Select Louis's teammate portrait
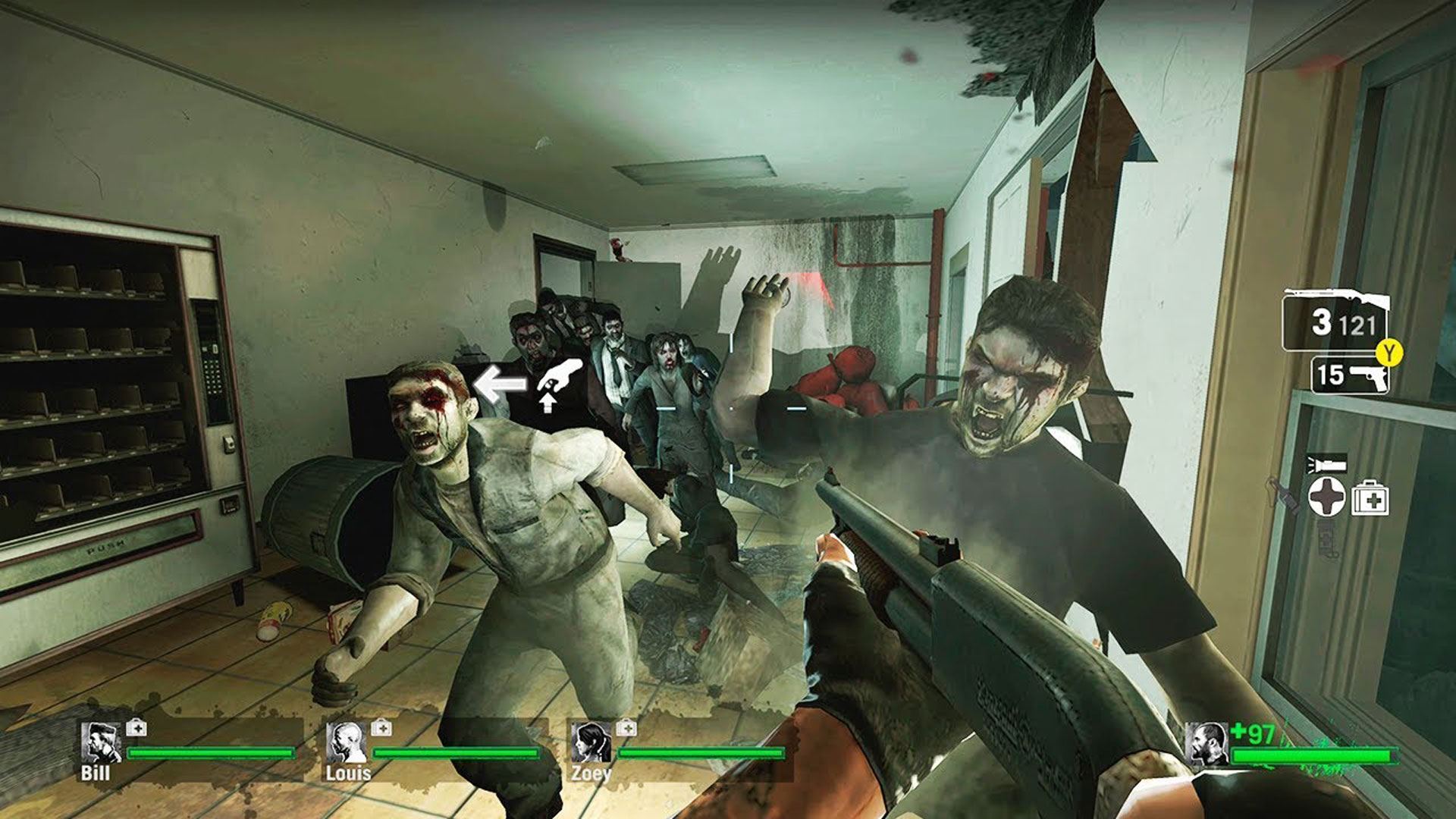The height and width of the screenshot is (819, 1456). [x=347, y=743]
